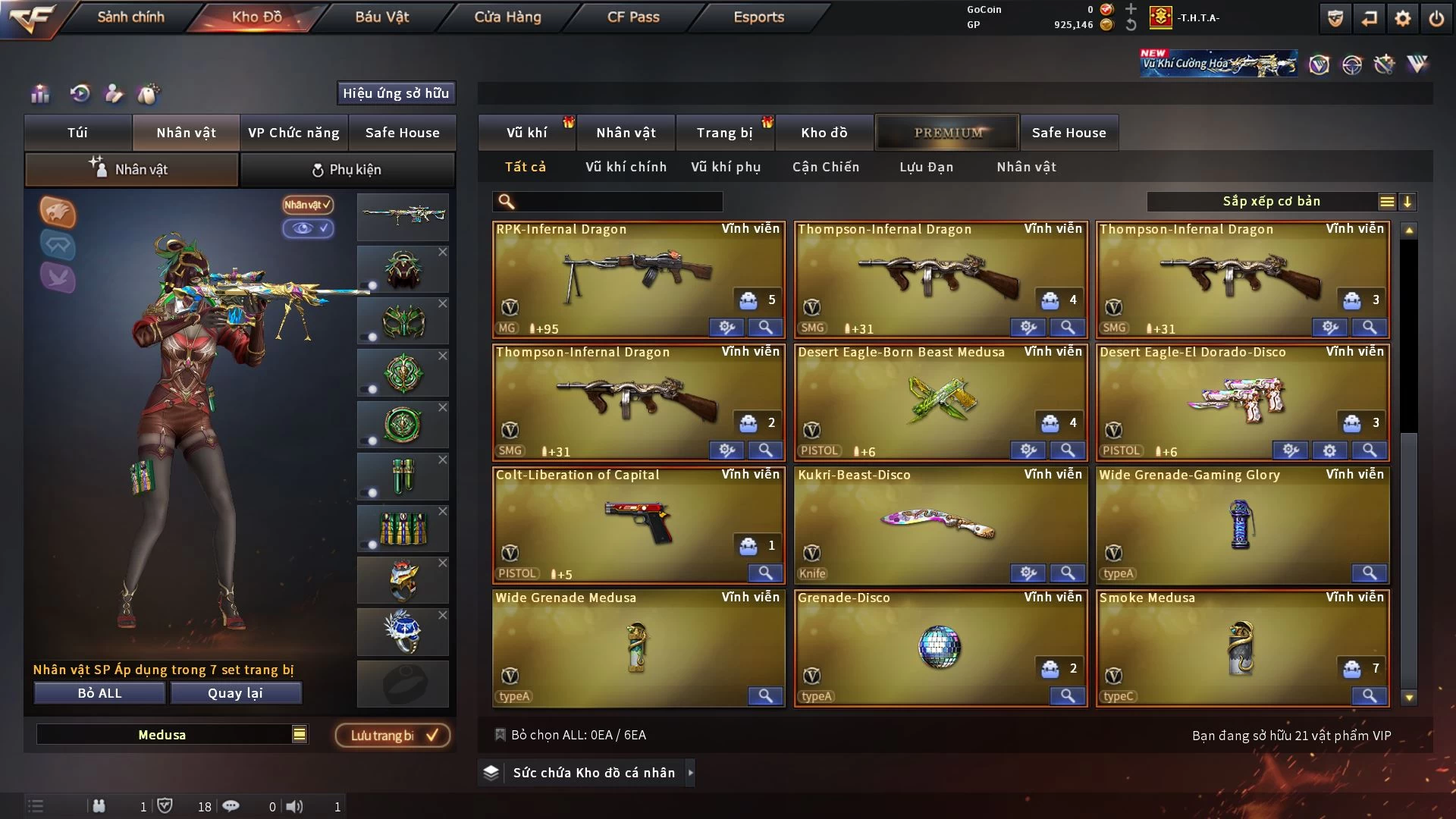The width and height of the screenshot is (1456, 819).
Task: Open the Cửa Hàng shop menu
Action: tap(507, 17)
